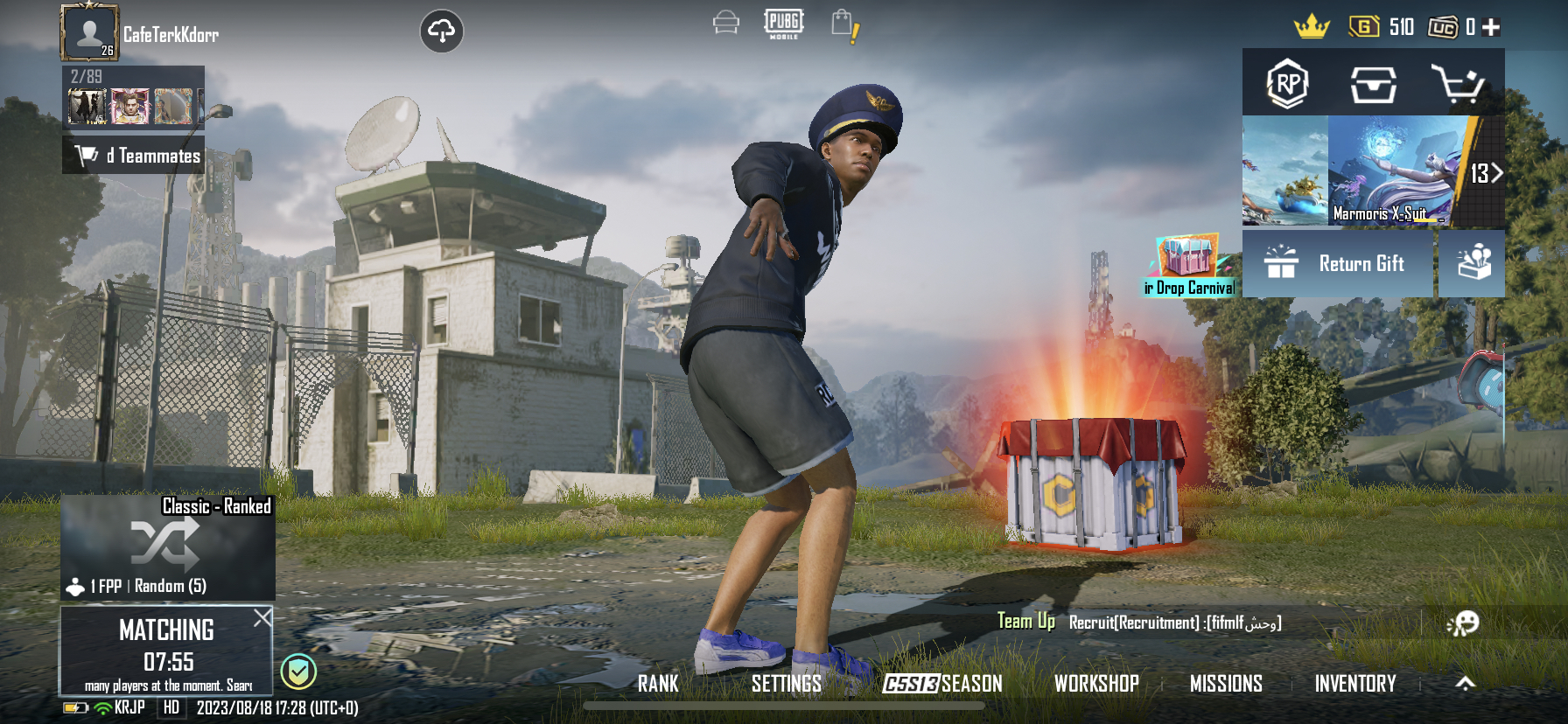The image size is (1568, 724).
Task: Open the C5S13 SEASON page
Action: (942, 684)
